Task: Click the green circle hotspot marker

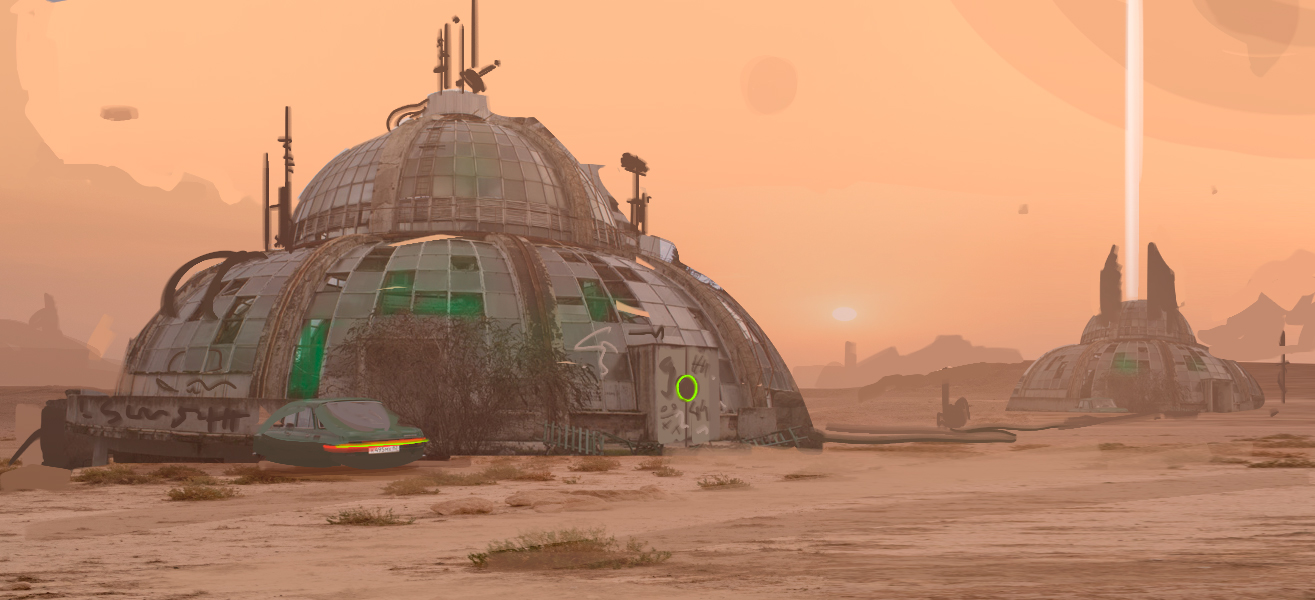Action: tap(686, 388)
